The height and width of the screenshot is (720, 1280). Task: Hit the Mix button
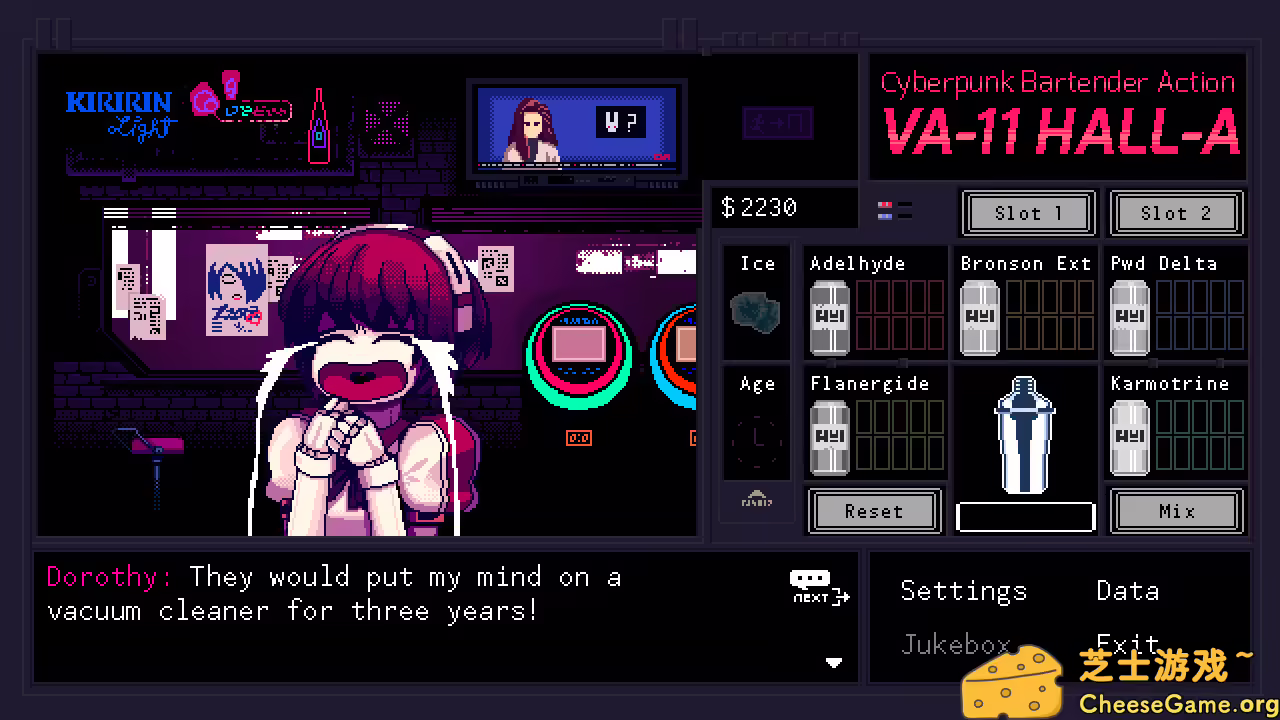pyautogui.click(x=1176, y=511)
